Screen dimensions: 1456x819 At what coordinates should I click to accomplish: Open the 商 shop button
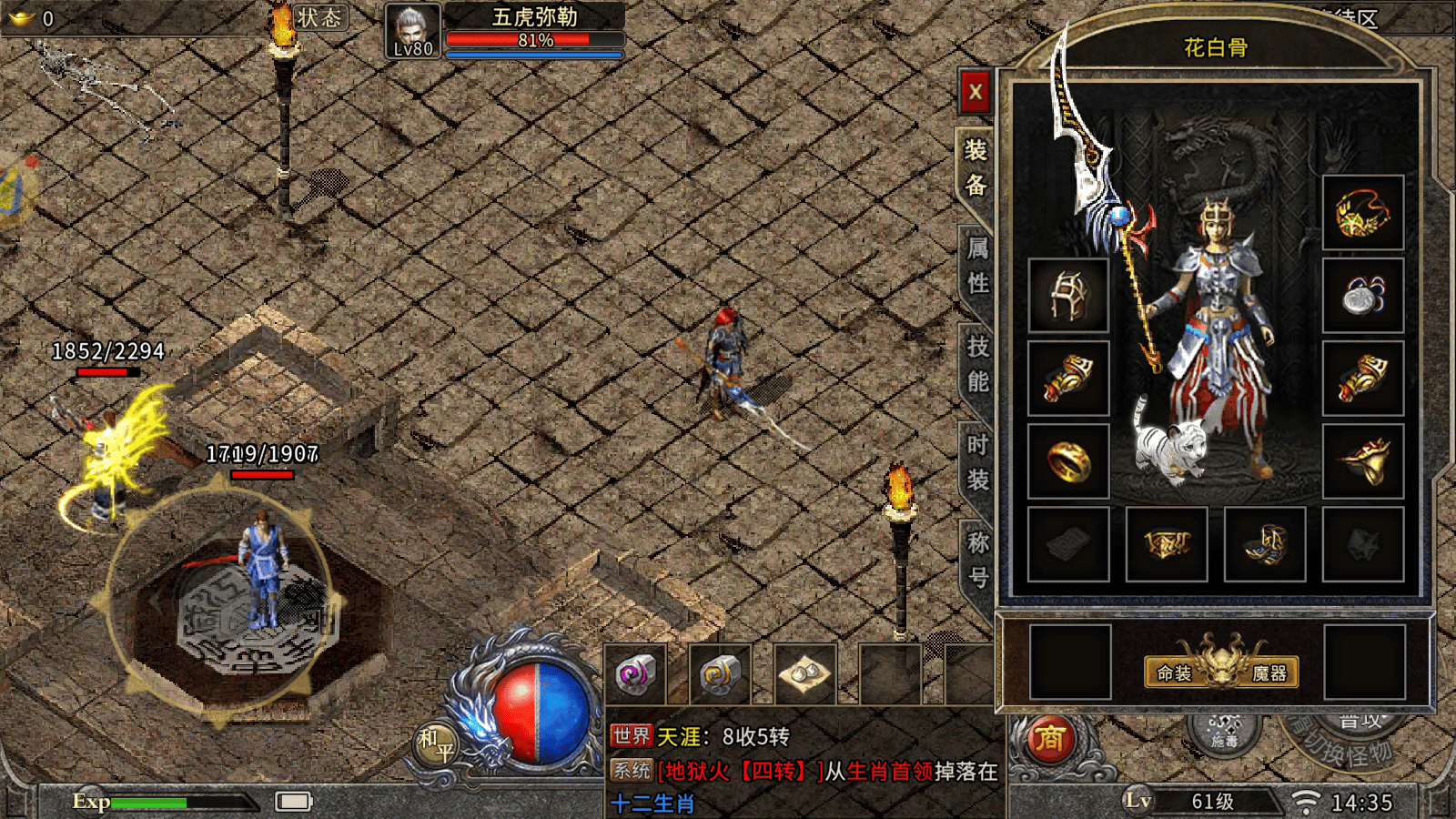[x=1049, y=739]
